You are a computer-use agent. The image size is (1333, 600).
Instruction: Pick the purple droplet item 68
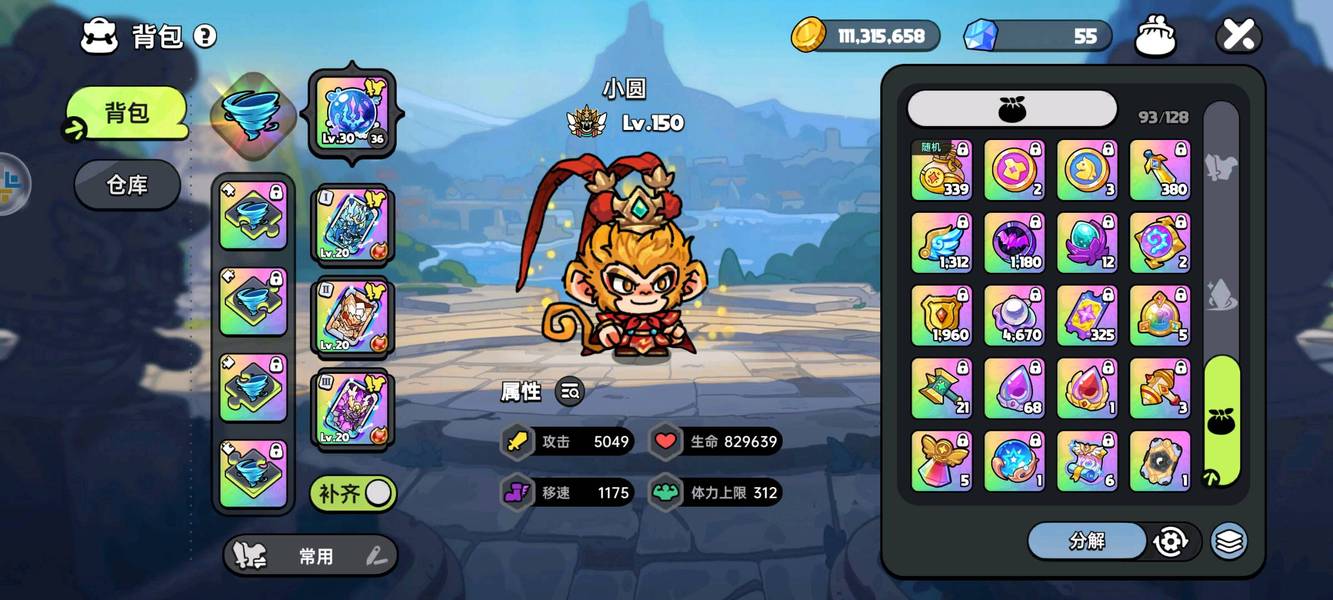point(1015,388)
